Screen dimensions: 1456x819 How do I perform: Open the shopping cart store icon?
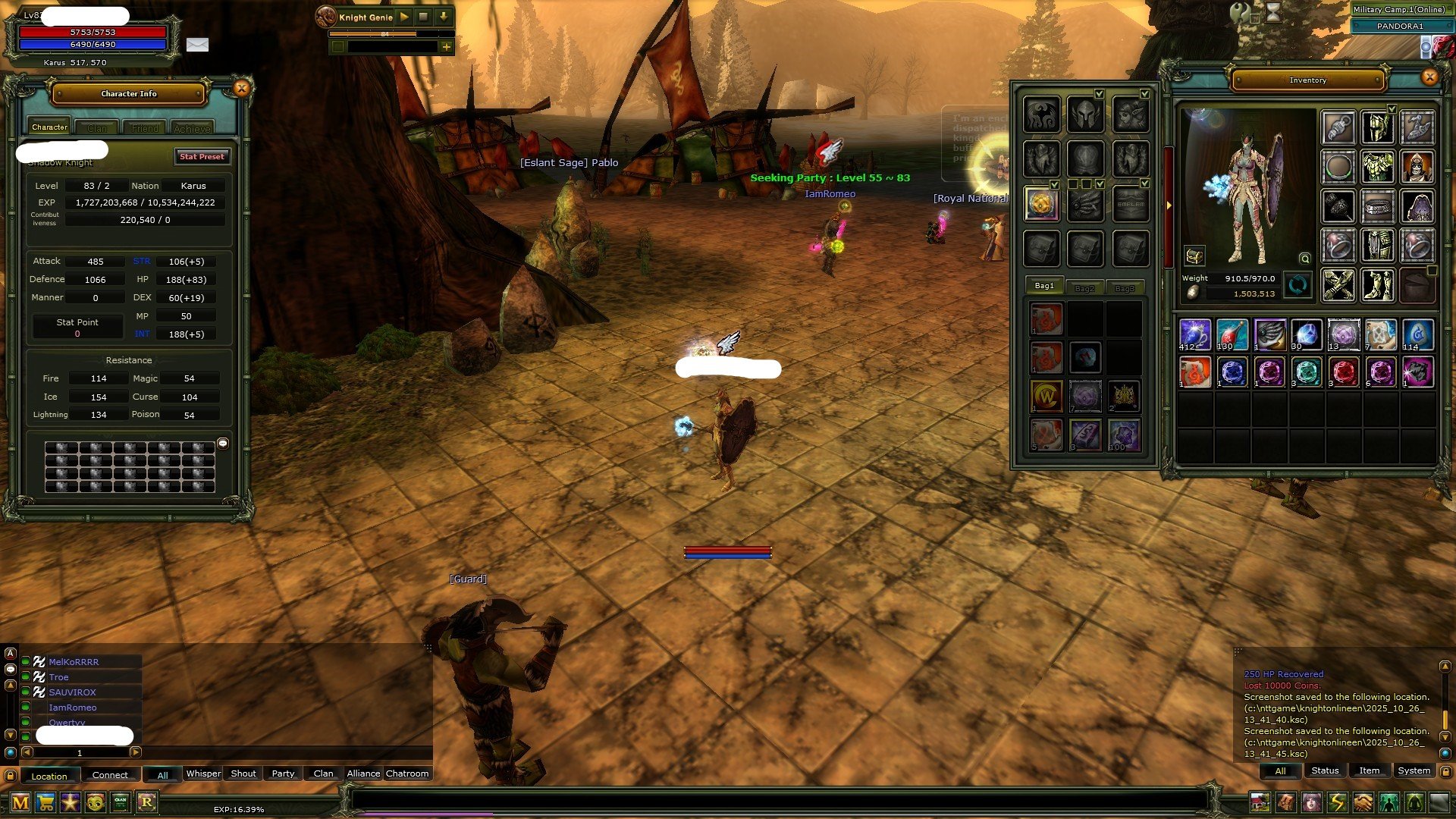[45, 802]
